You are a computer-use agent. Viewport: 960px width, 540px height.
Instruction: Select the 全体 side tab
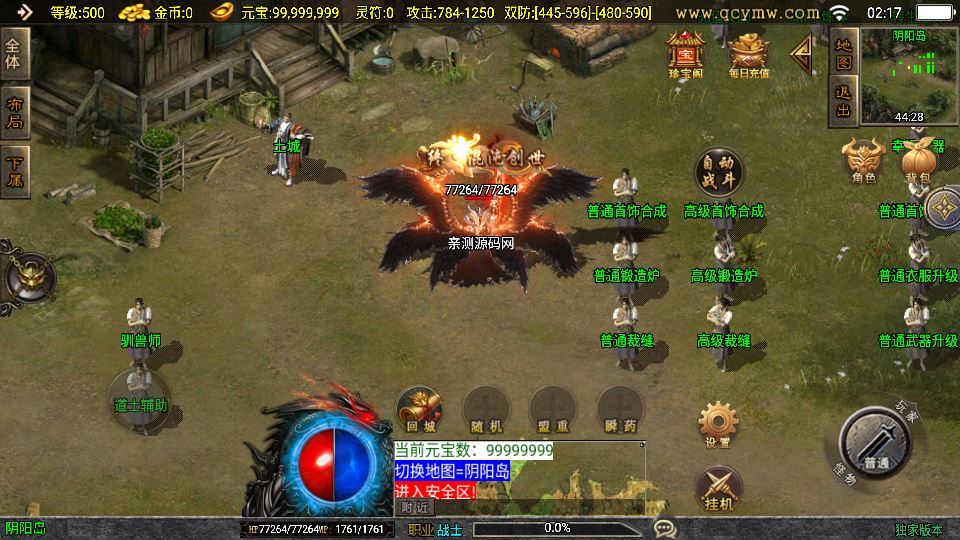15,53
